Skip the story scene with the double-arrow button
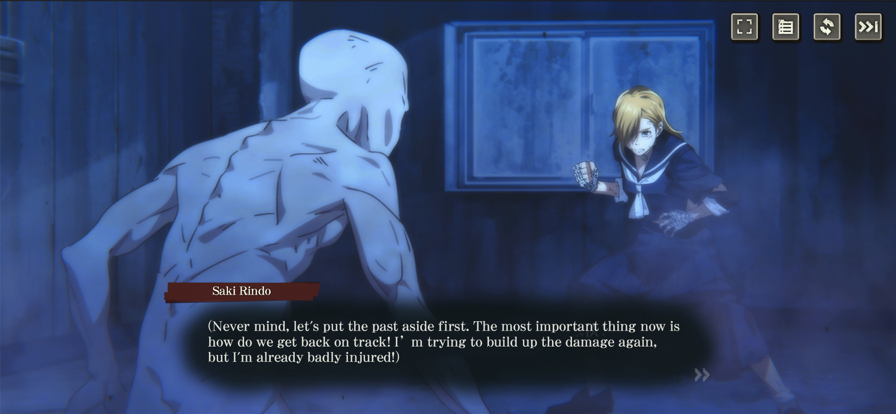This screenshot has width=896, height=414. coord(867,27)
